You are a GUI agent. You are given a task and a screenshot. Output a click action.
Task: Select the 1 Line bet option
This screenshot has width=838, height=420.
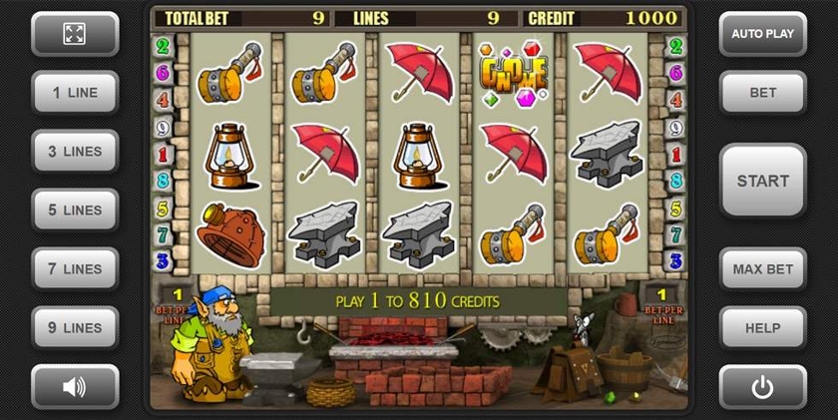[x=75, y=93]
